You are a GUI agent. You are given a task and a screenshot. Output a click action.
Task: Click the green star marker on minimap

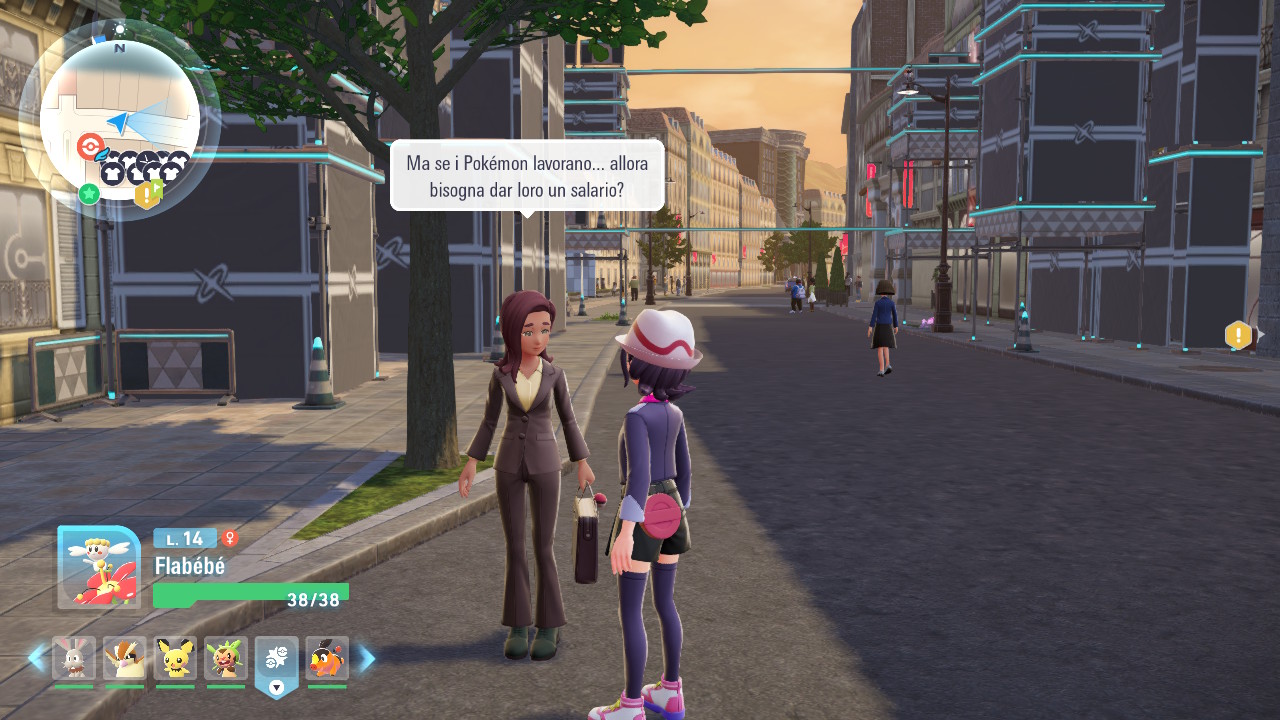pos(89,193)
